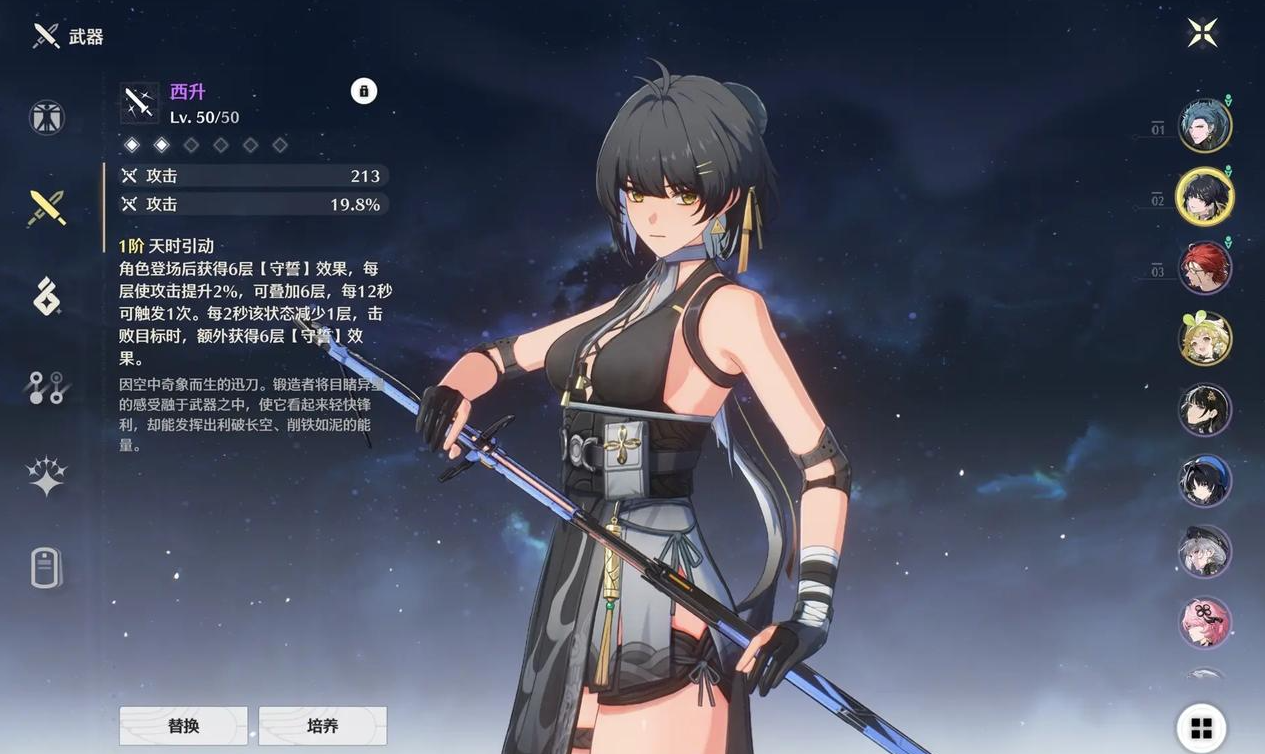The width and height of the screenshot is (1265, 754).
Task: Open the 培养 weapon upgrade button
Action: 322,725
